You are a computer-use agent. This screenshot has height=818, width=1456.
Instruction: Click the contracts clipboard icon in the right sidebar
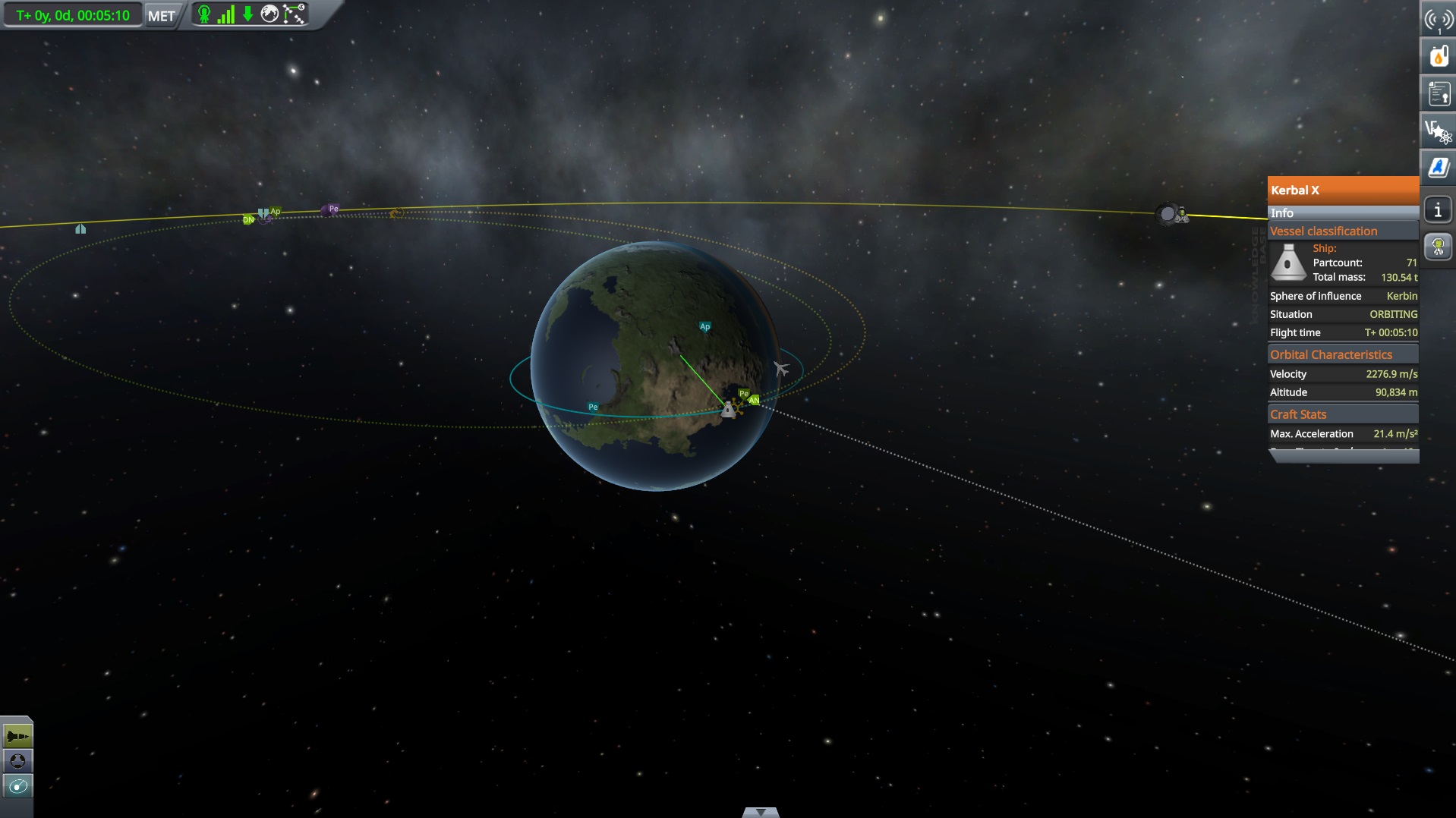1439,93
